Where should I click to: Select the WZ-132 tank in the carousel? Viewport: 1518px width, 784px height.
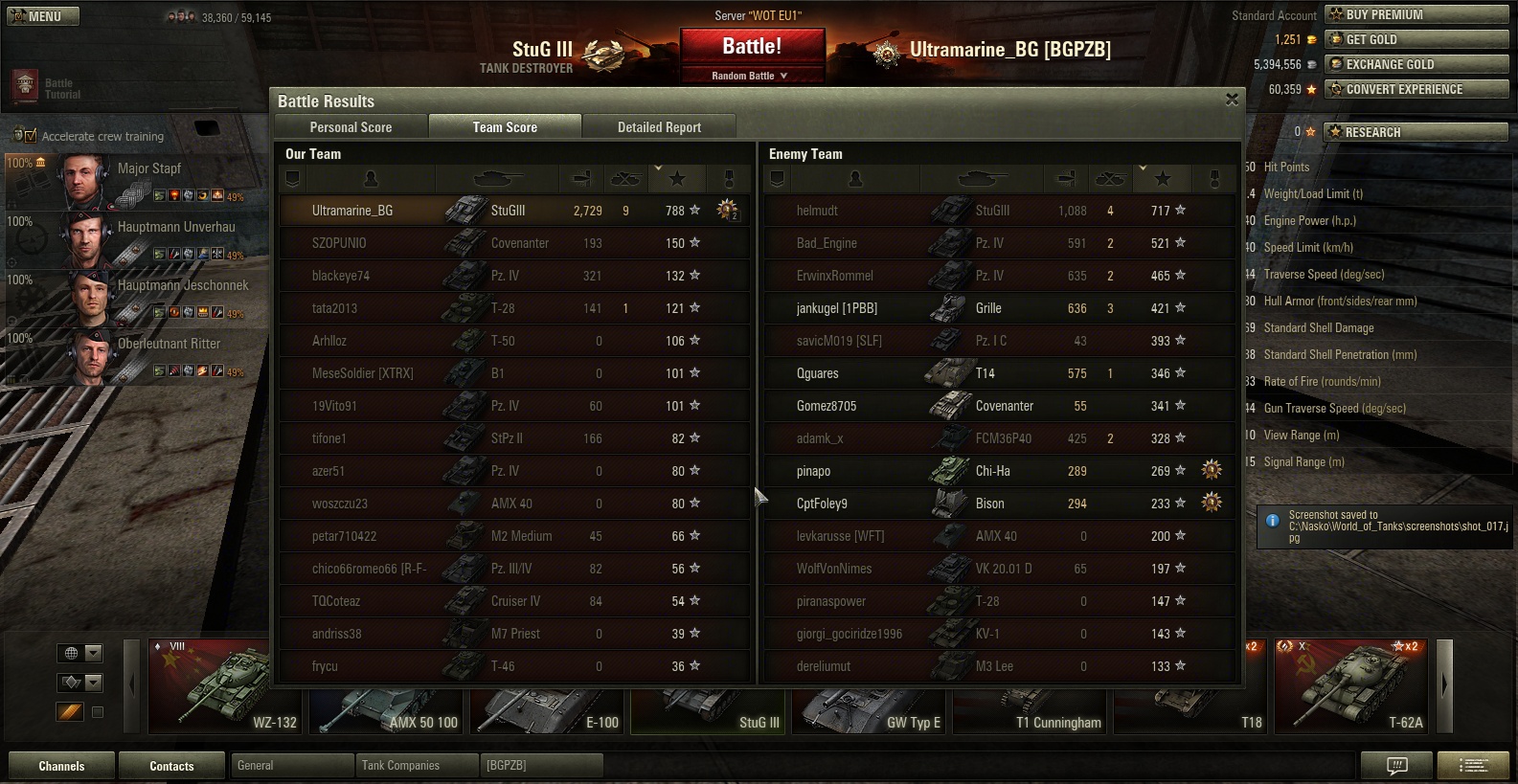226,686
